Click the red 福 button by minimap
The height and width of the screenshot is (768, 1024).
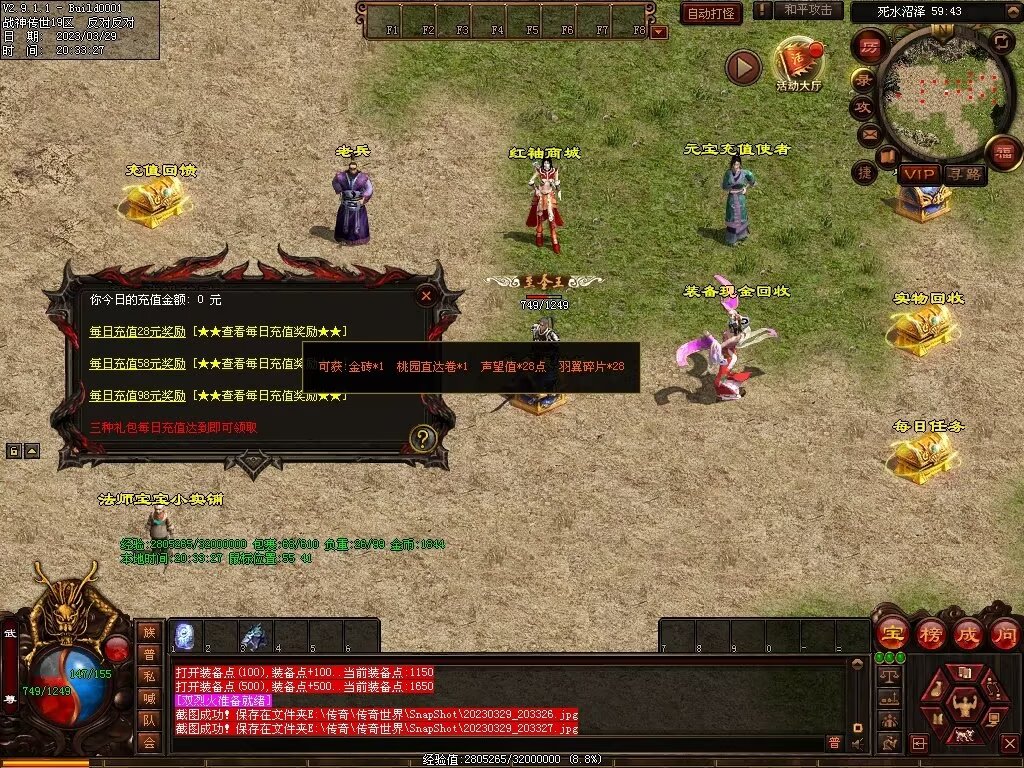coord(1002,153)
